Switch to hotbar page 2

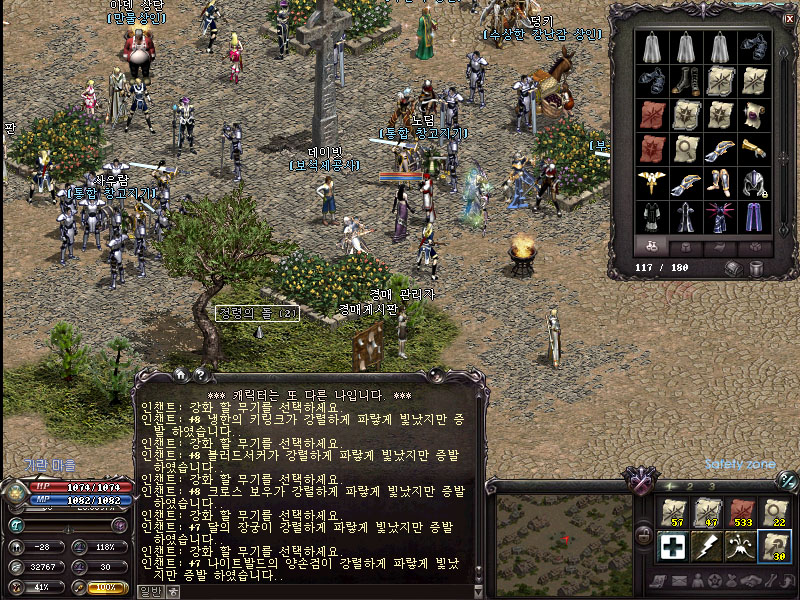691,487
